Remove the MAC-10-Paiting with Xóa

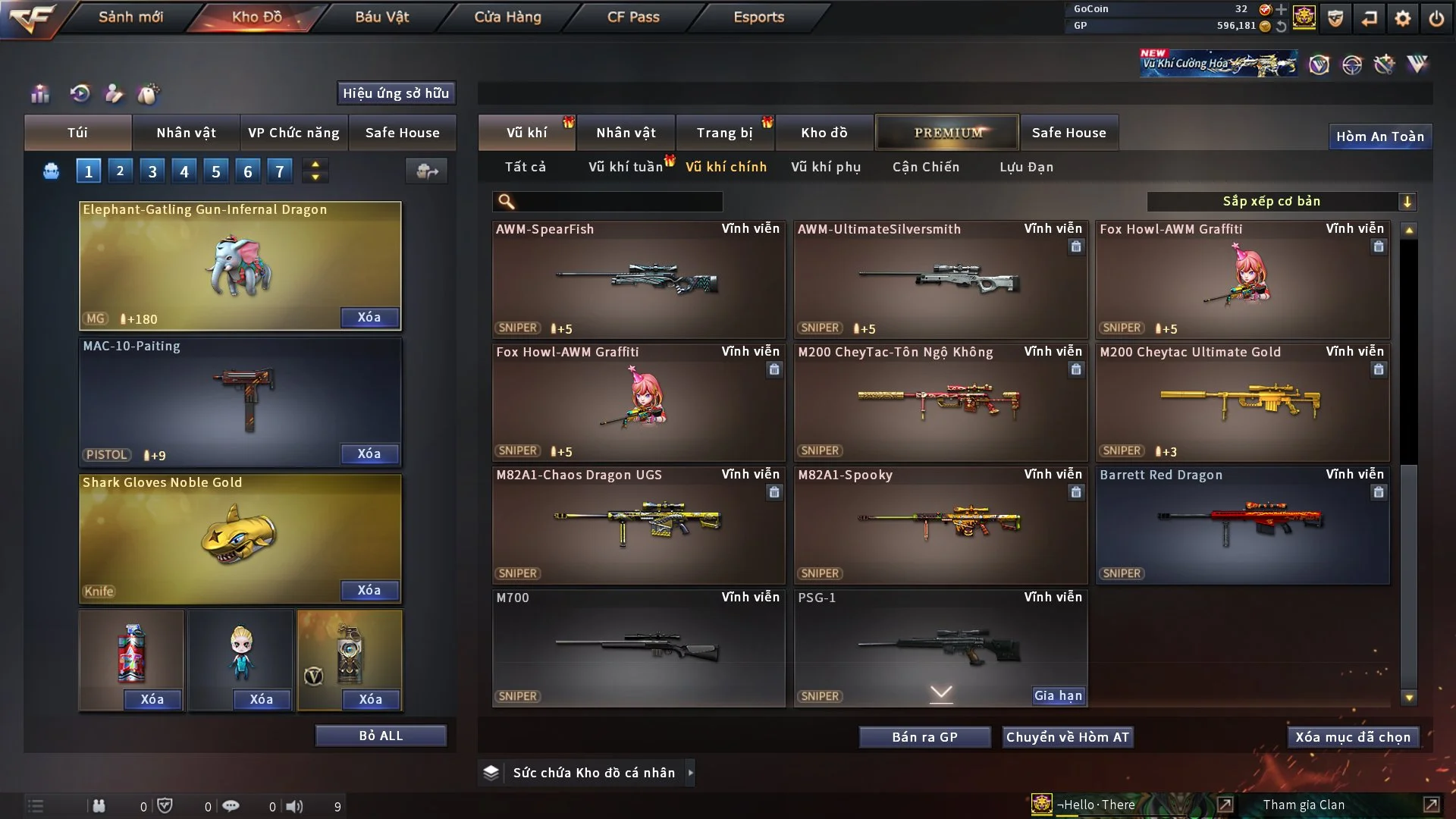369,453
